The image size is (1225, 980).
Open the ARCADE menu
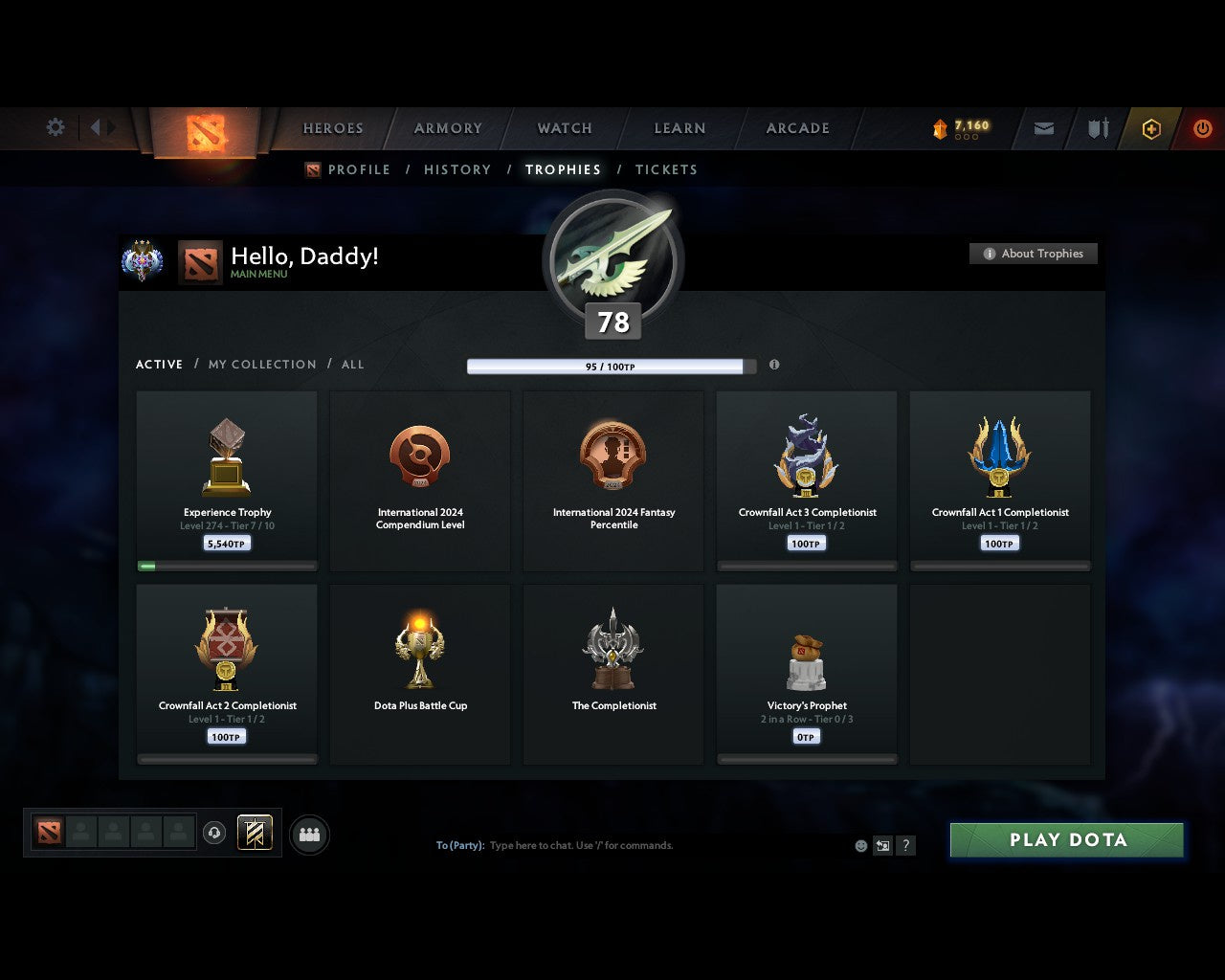pyautogui.click(x=796, y=128)
